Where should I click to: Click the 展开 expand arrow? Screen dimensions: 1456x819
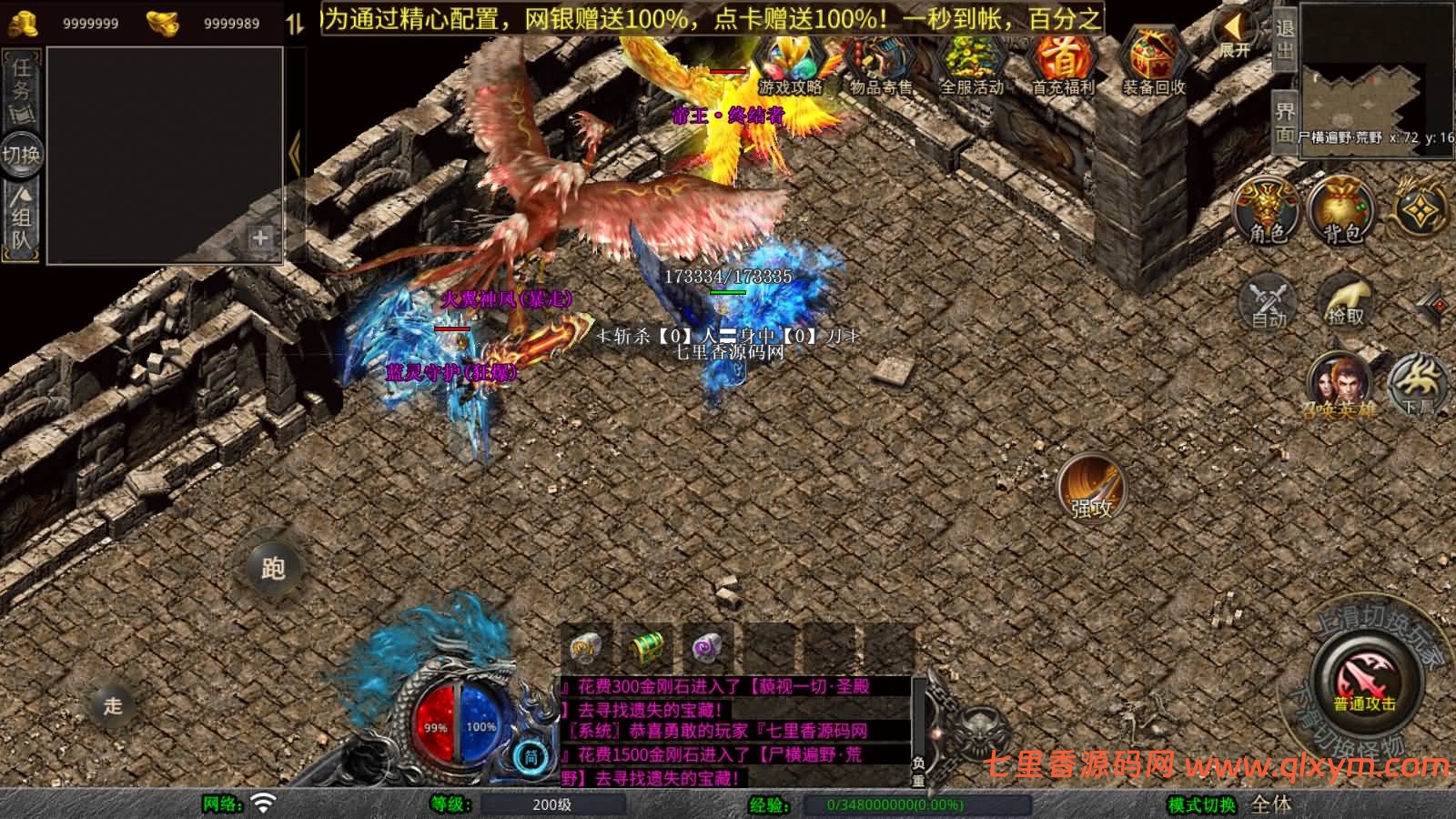click(1234, 36)
